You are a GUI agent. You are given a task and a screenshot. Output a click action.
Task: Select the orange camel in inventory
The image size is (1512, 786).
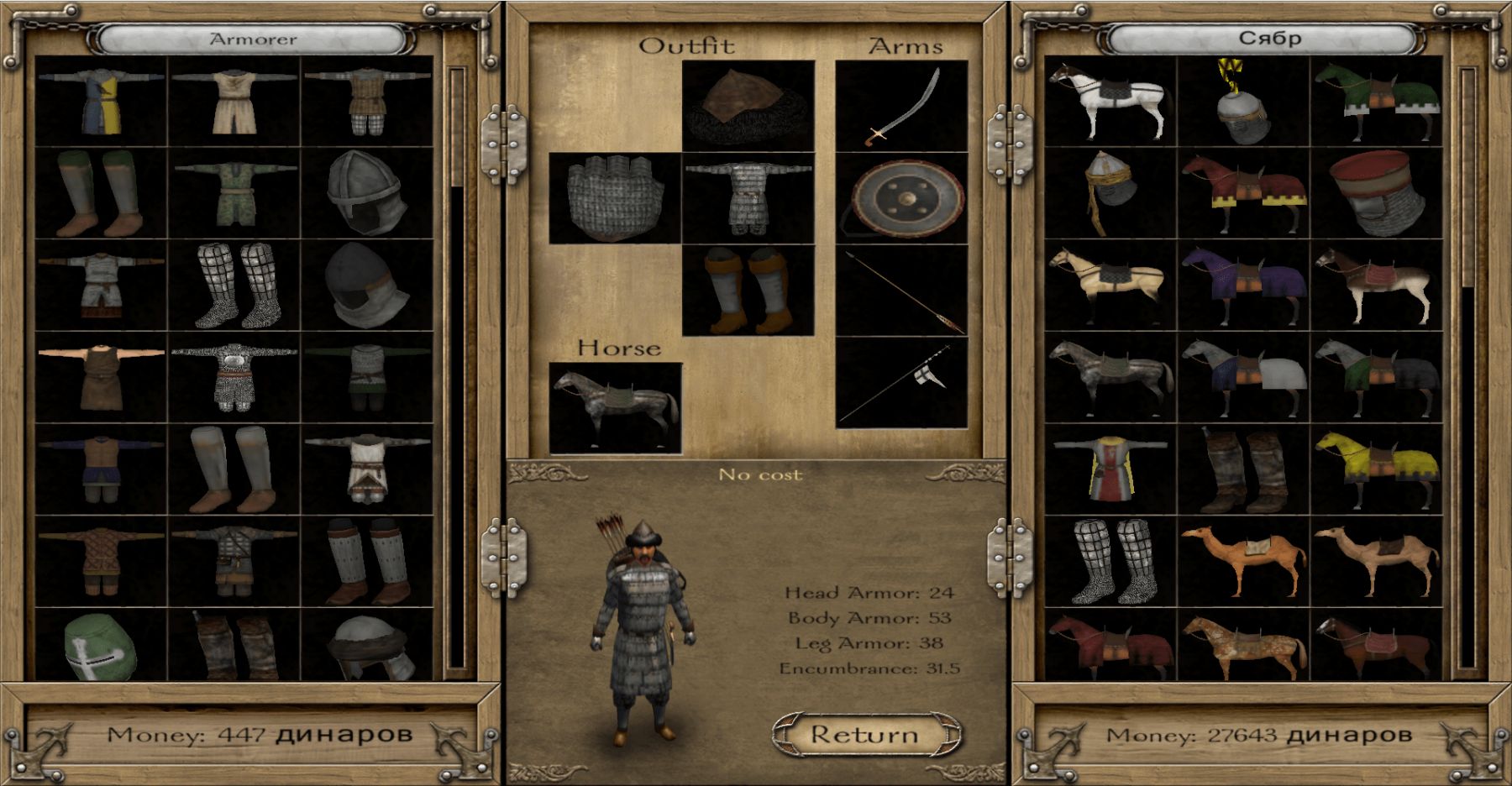[1244, 561]
